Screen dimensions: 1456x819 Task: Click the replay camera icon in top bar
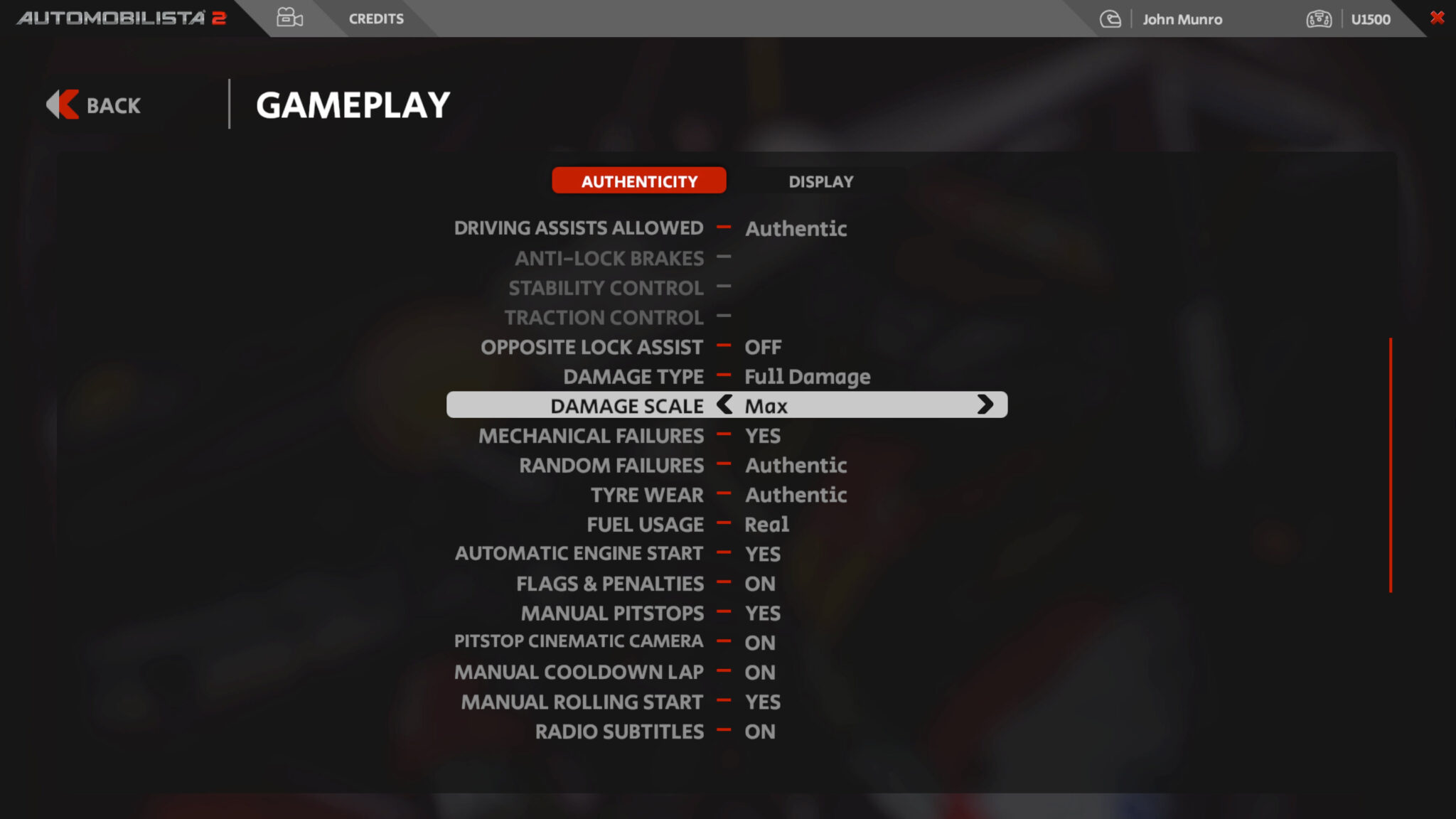coord(289,18)
